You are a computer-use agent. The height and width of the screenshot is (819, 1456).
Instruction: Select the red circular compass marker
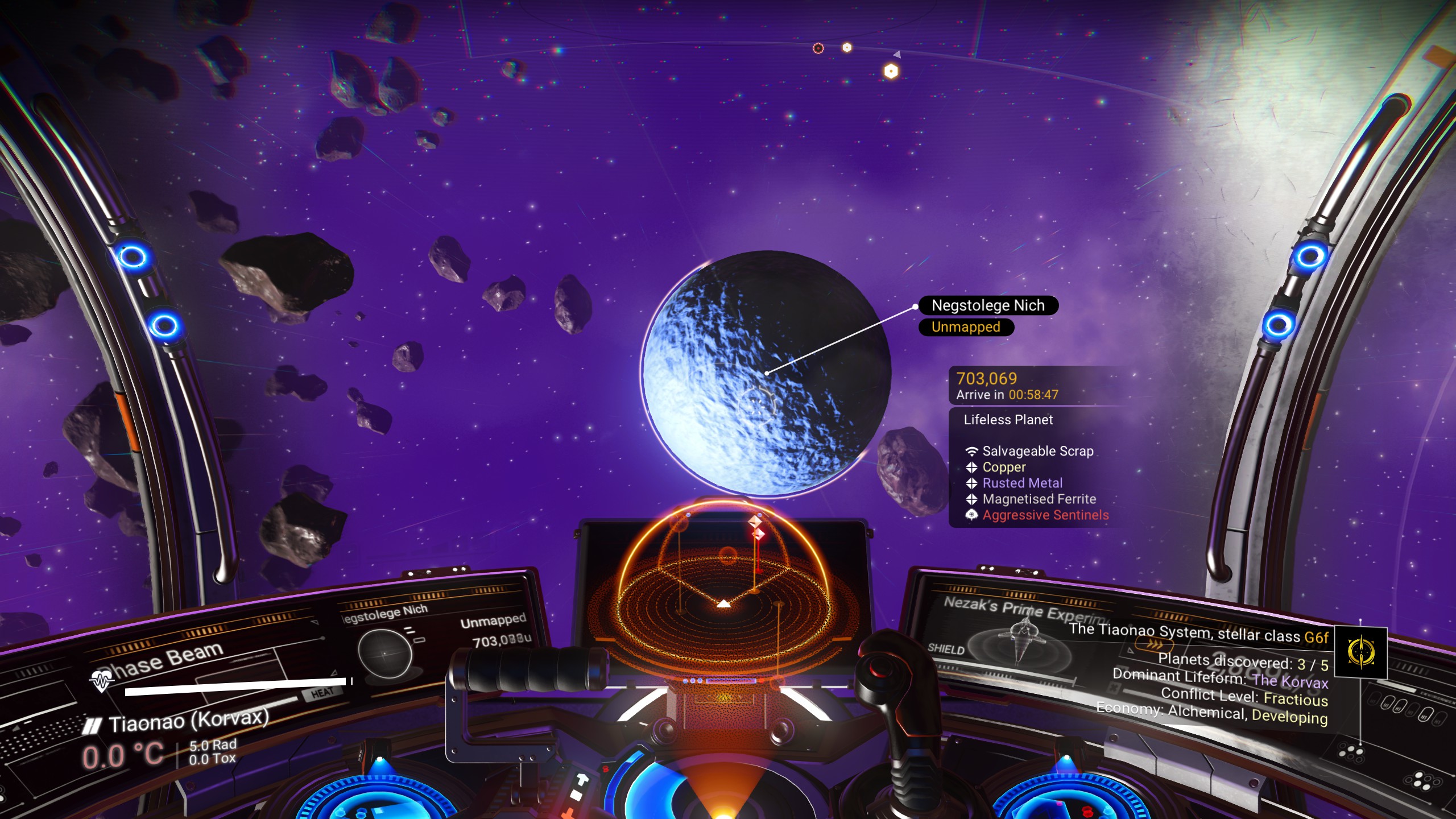[818, 48]
